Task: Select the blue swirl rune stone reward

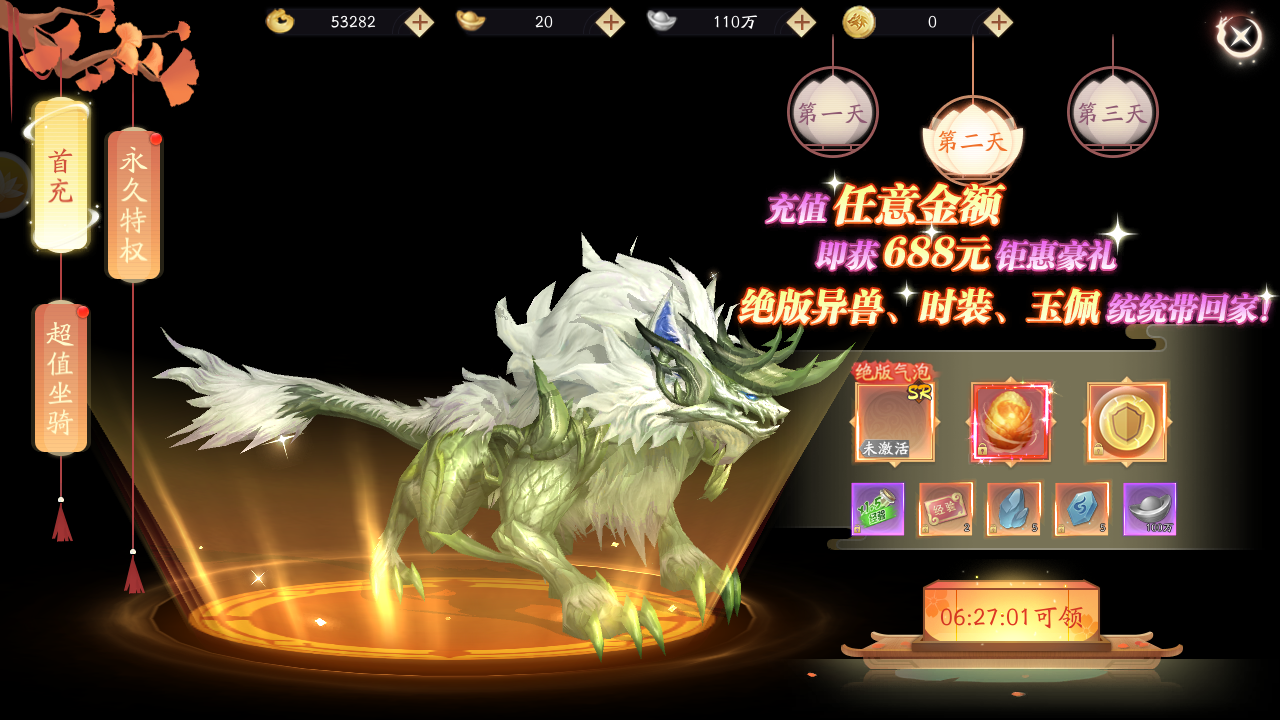Action: point(1081,509)
